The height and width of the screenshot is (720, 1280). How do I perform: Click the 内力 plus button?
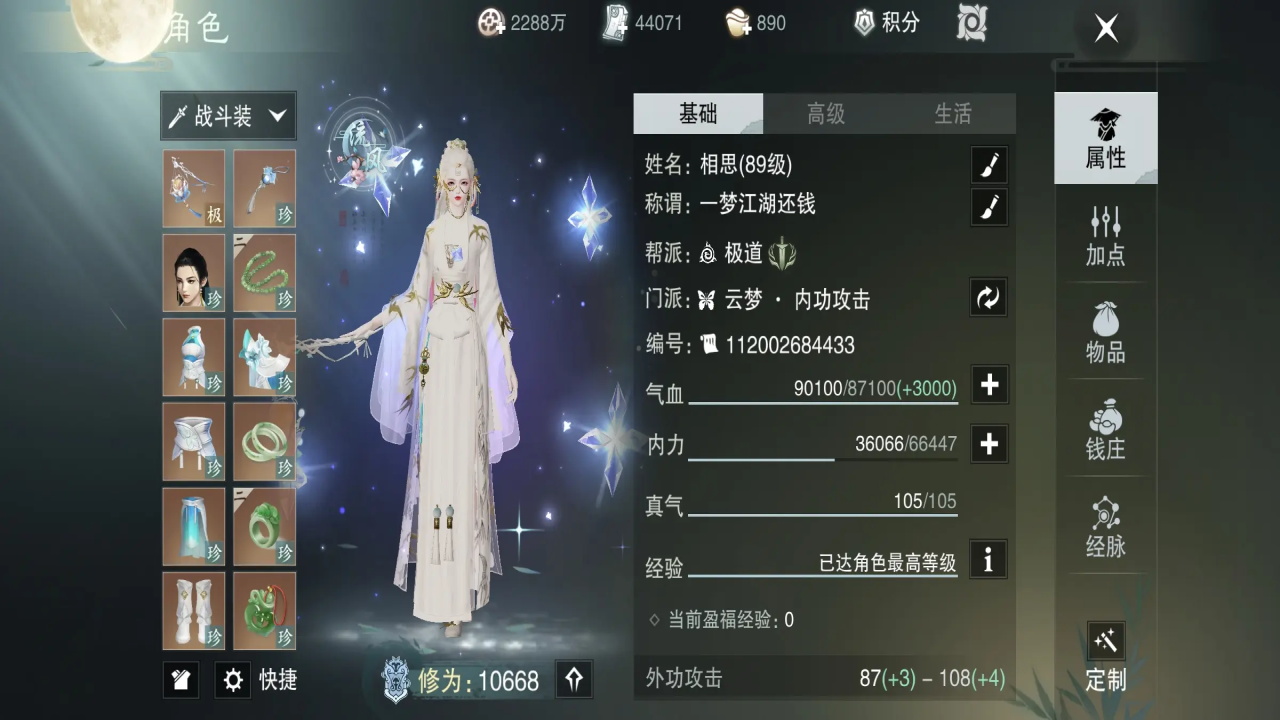coord(988,443)
